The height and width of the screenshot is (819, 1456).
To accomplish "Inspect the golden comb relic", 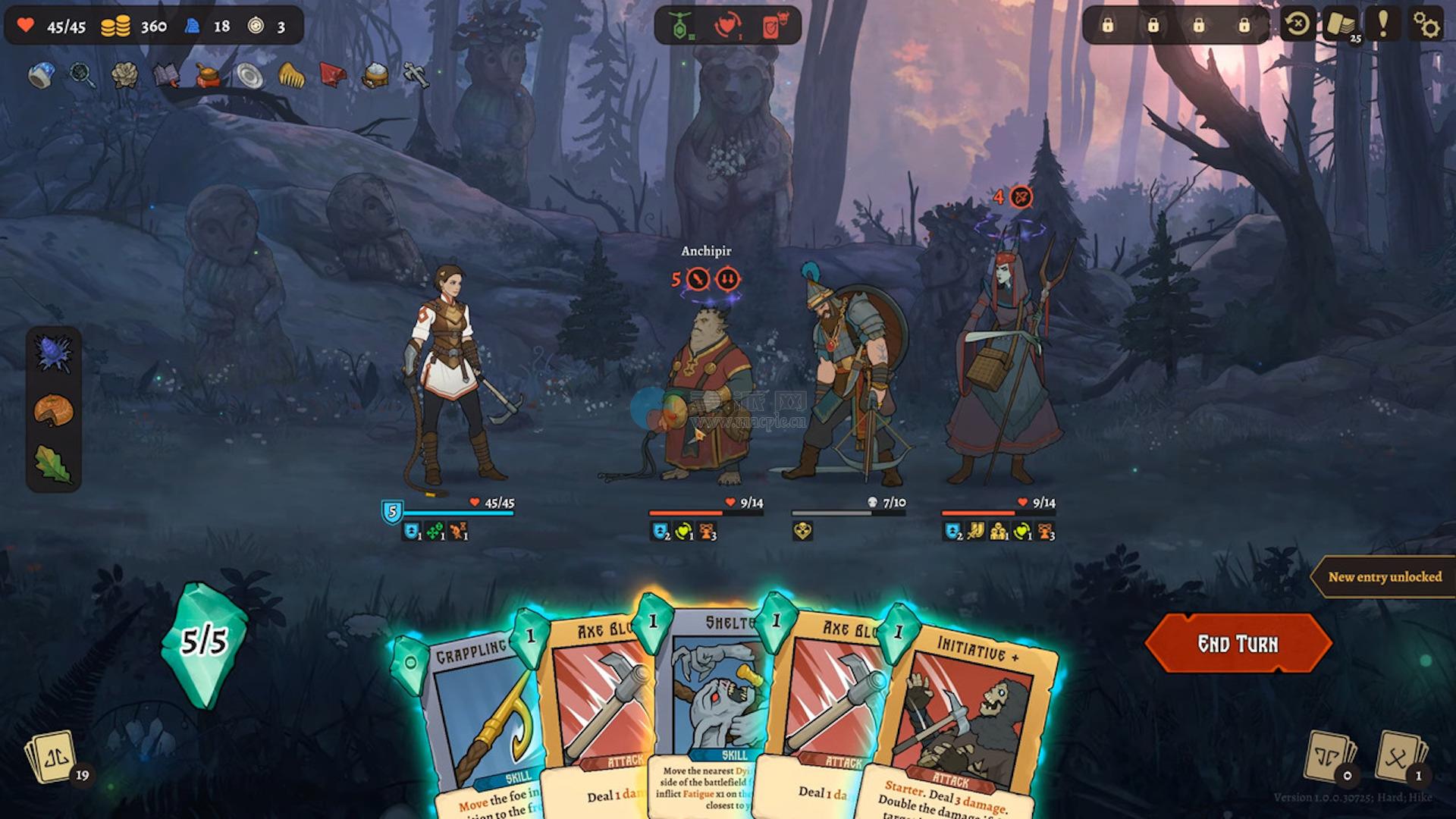I will [x=291, y=74].
